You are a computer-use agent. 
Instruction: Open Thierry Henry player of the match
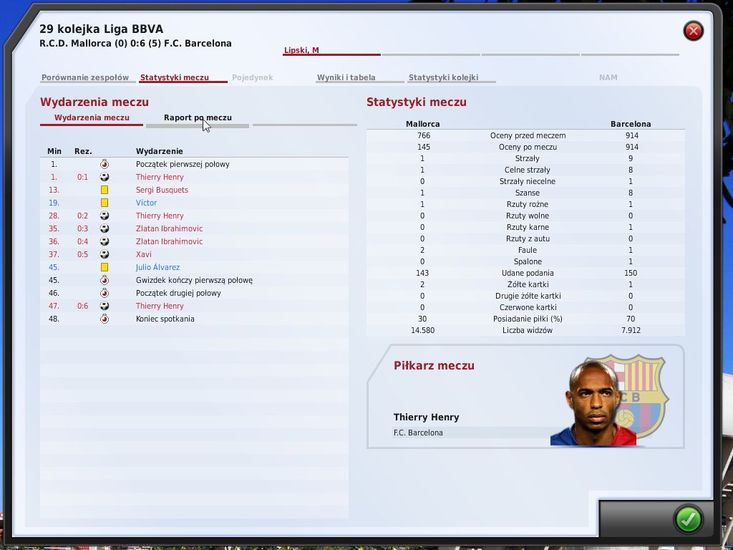pos(426,417)
